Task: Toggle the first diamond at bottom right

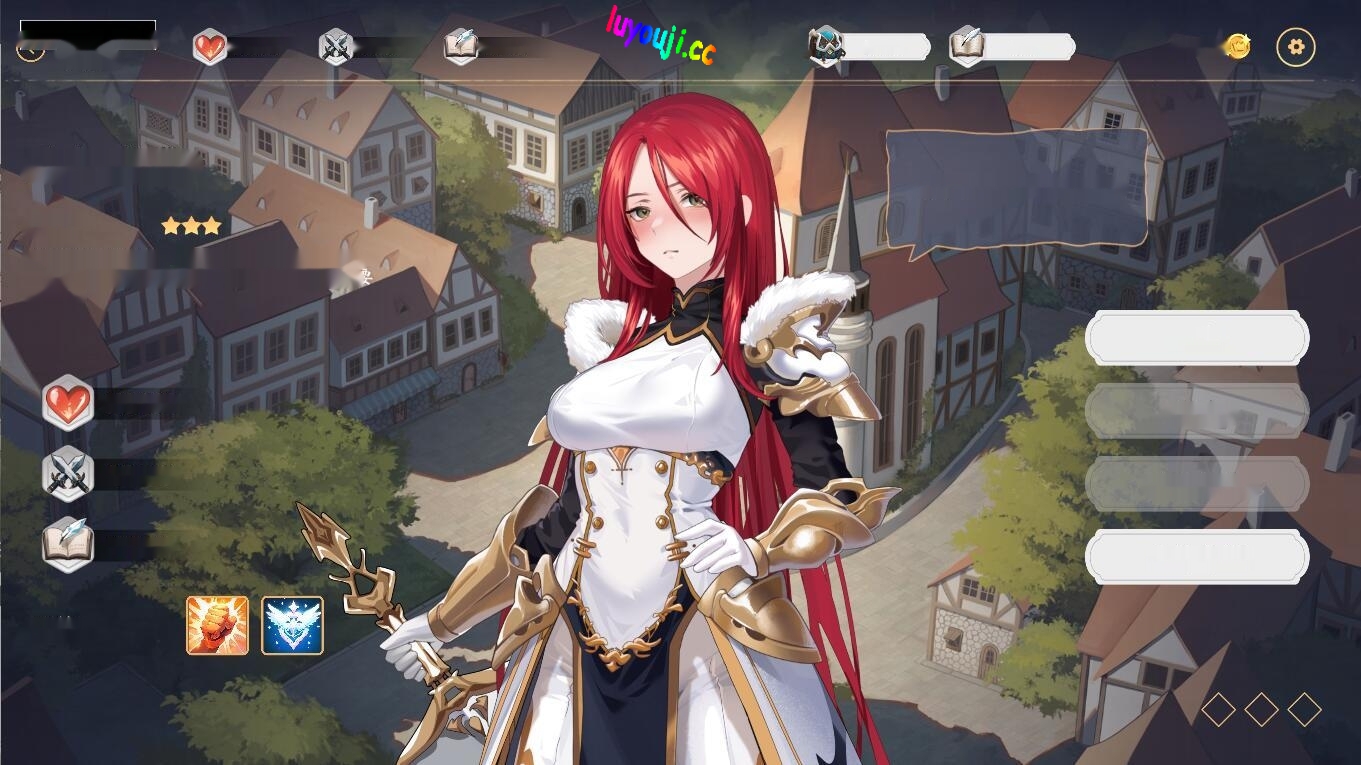Action: tap(1218, 709)
